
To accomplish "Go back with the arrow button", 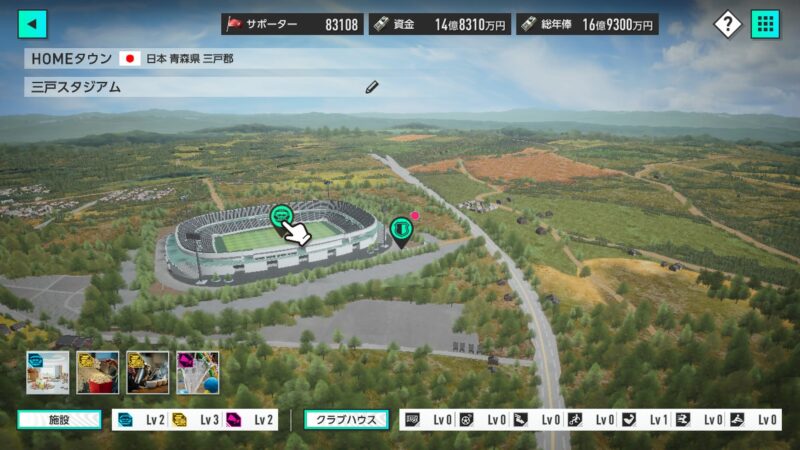I will (33, 24).
